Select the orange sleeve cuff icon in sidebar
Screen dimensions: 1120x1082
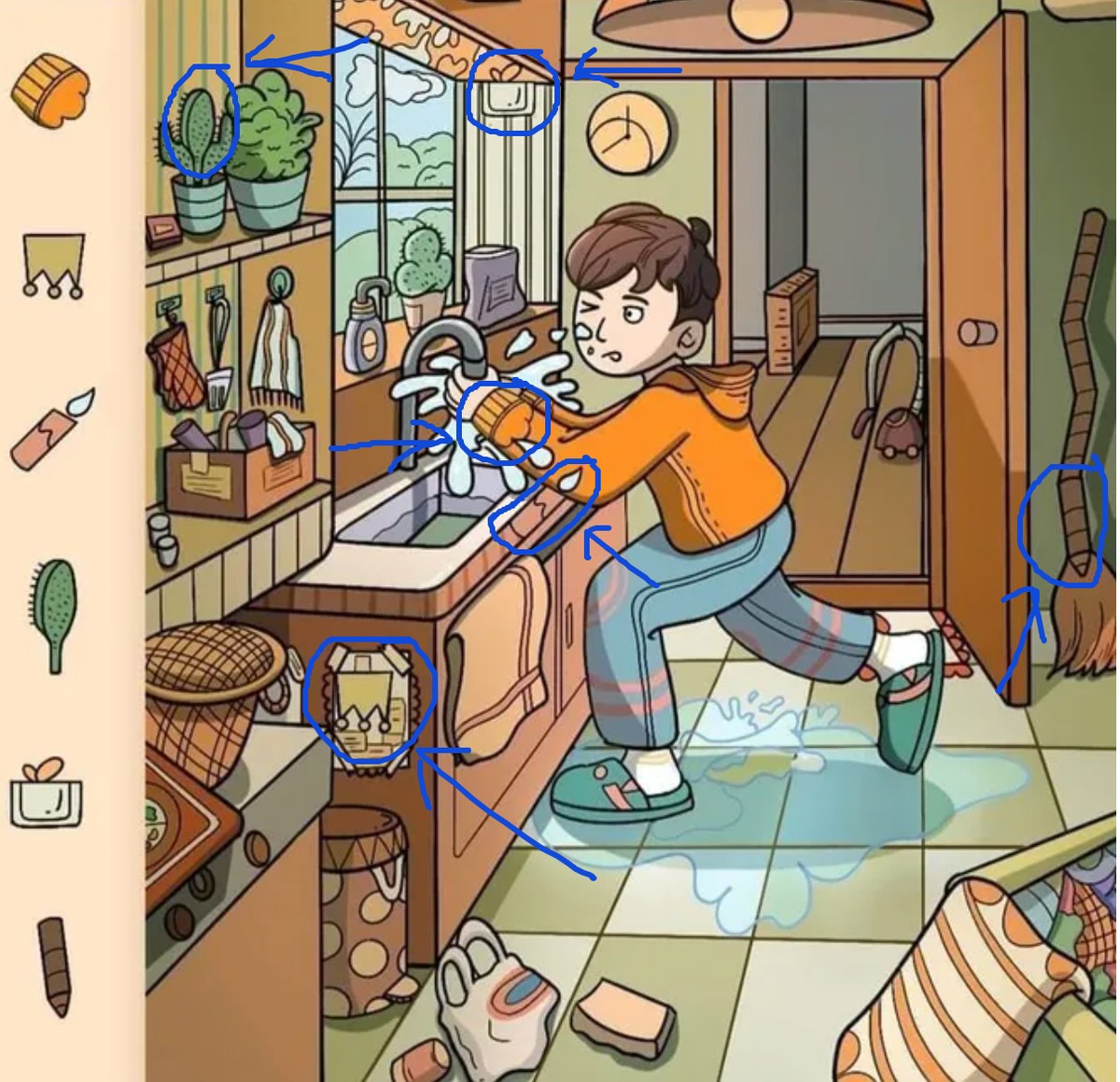pos(49,90)
